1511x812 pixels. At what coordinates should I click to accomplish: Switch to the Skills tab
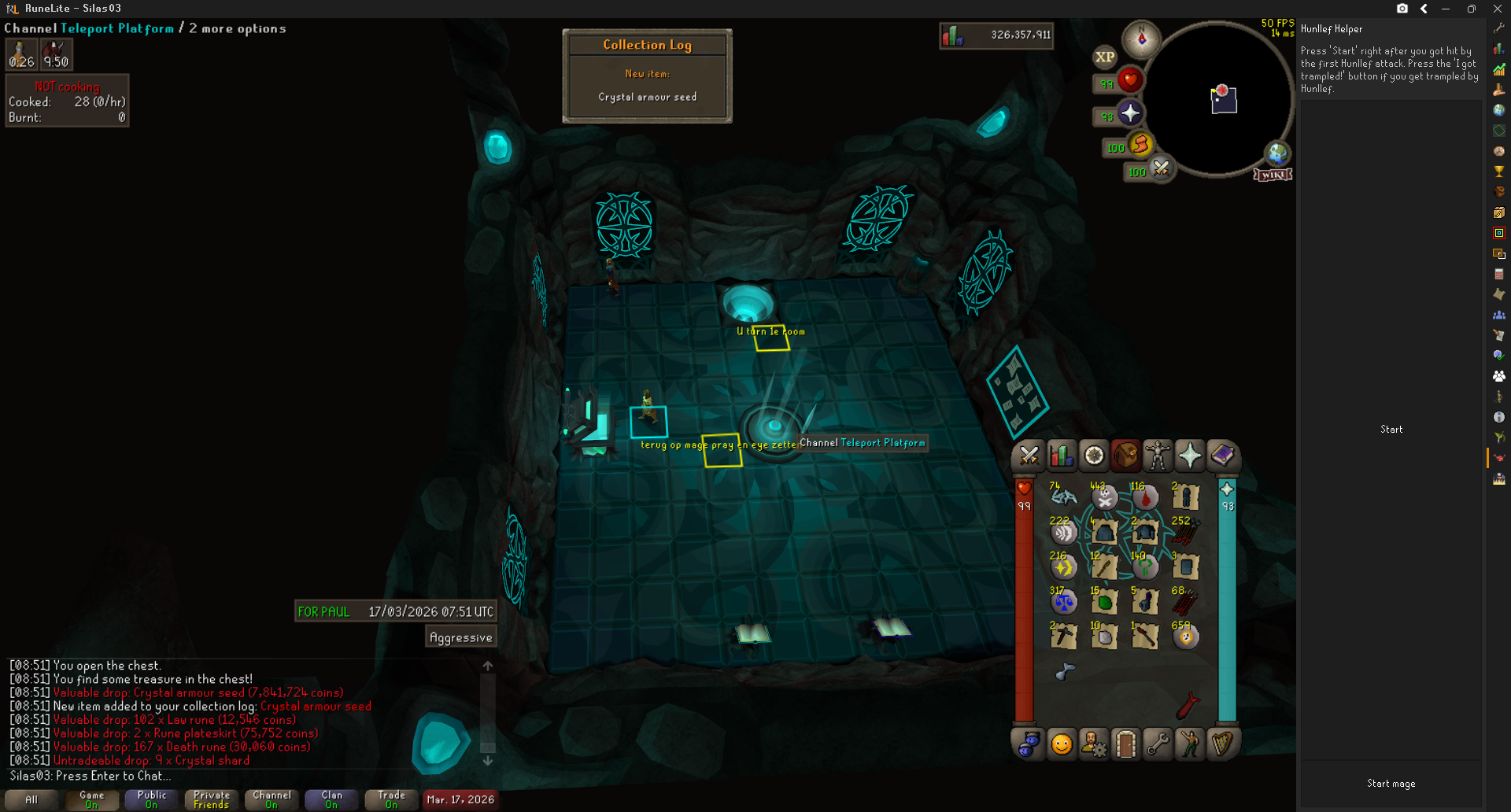click(x=1061, y=456)
